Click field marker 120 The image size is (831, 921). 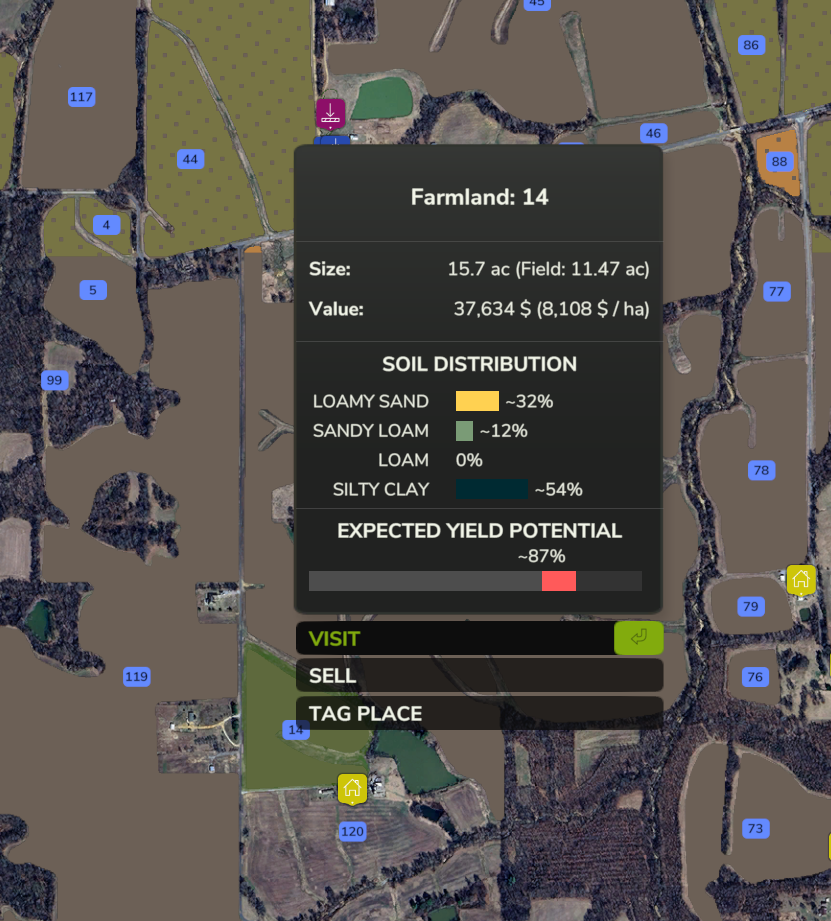pyautogui.click(x=352, y=831)
